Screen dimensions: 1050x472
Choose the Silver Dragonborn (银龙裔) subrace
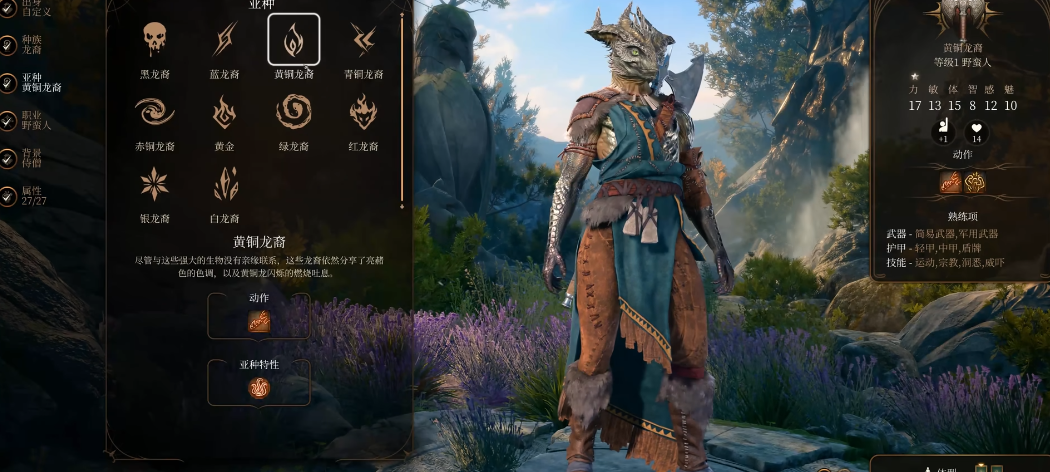pyautogui.click(x=154, y=184)
